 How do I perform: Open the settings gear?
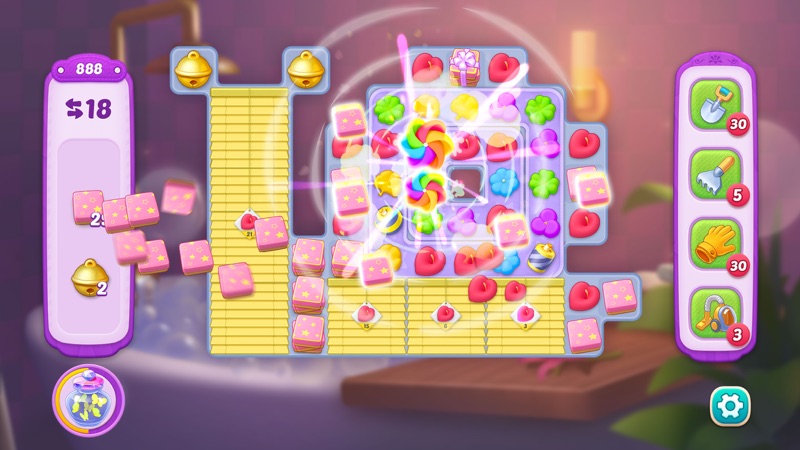coord(729,405)
